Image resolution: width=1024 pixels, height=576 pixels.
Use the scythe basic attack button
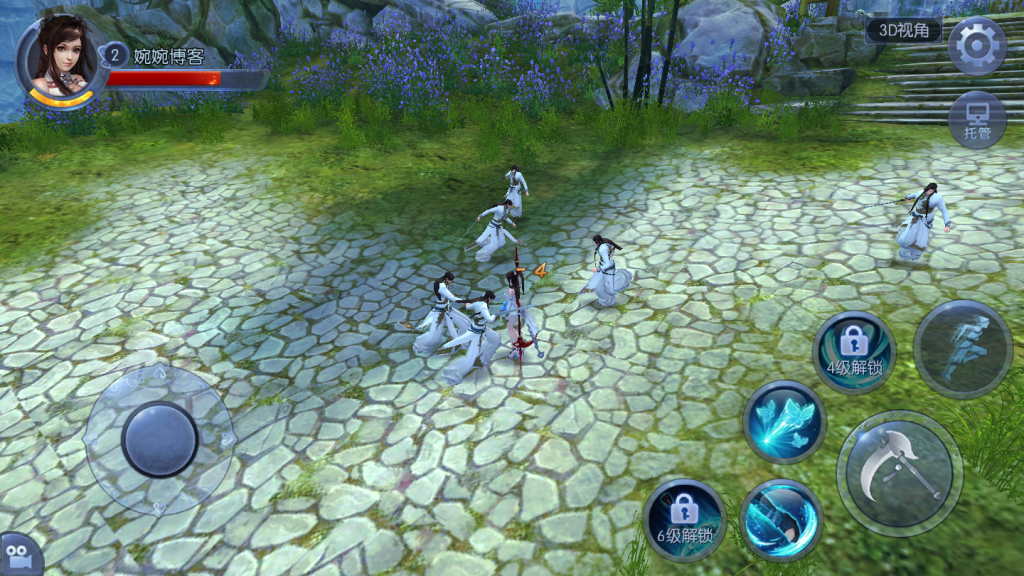tap(899, 473)
